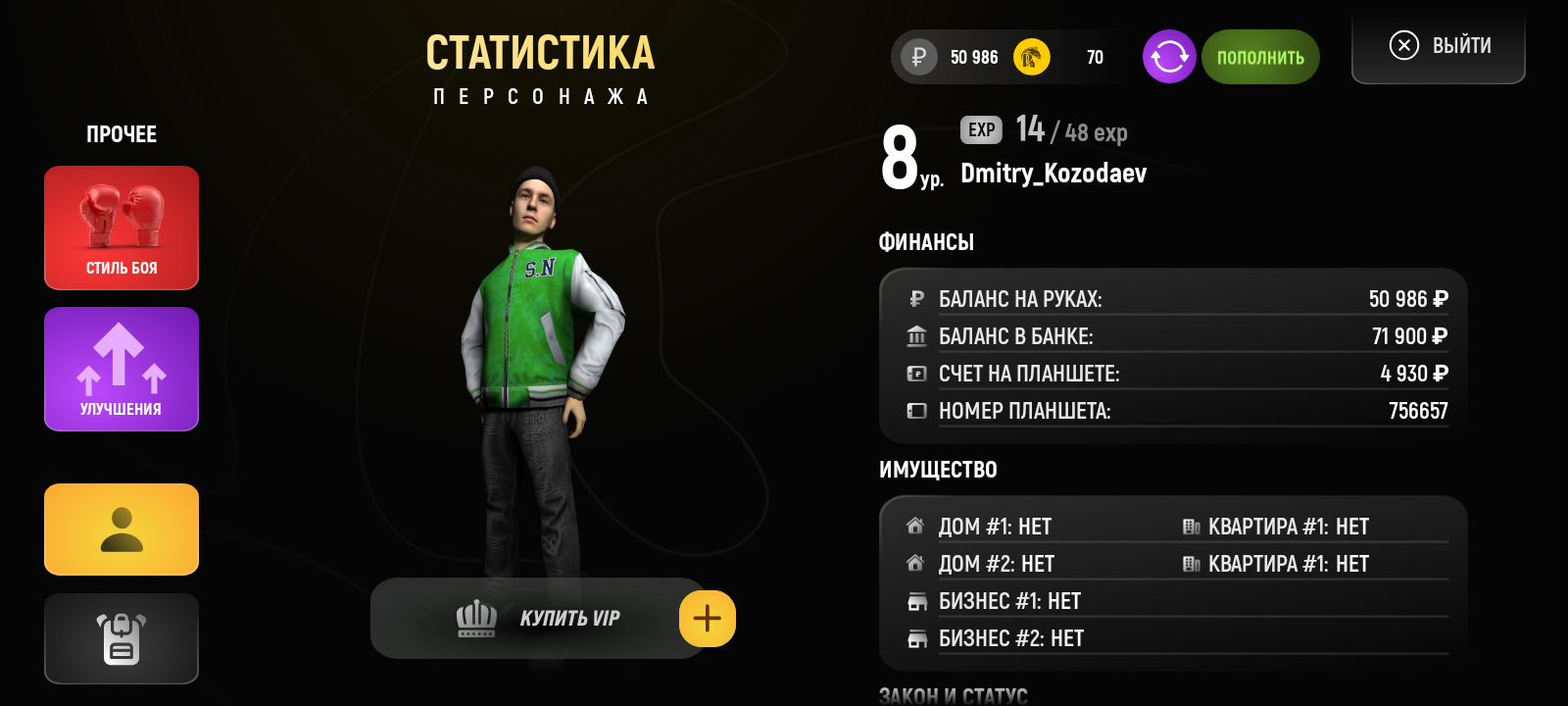Screen dimensions: 1568x706
Task: Click the tablet icon beside Счет на планшете
Action: pos(917,373)
